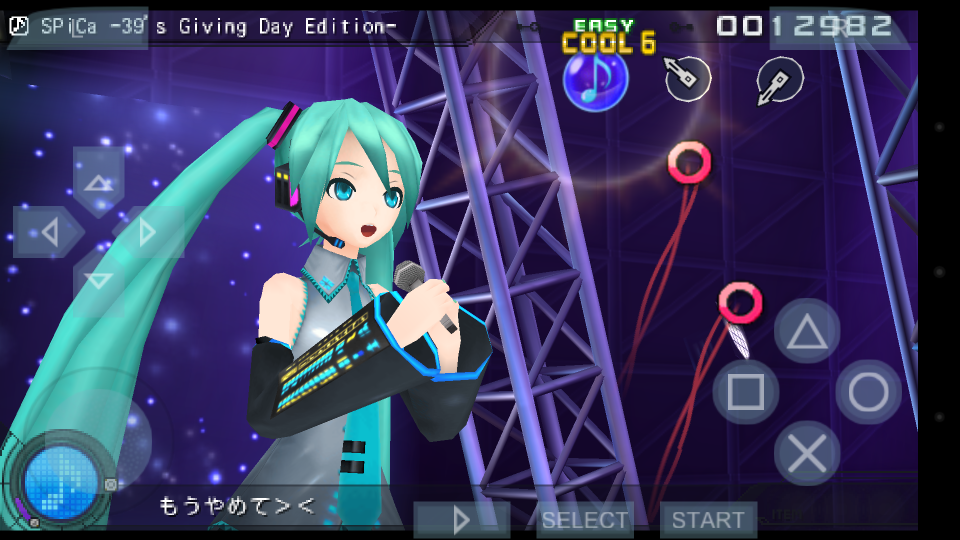Tap the D-pad left arrow

[x=46, y=233]
